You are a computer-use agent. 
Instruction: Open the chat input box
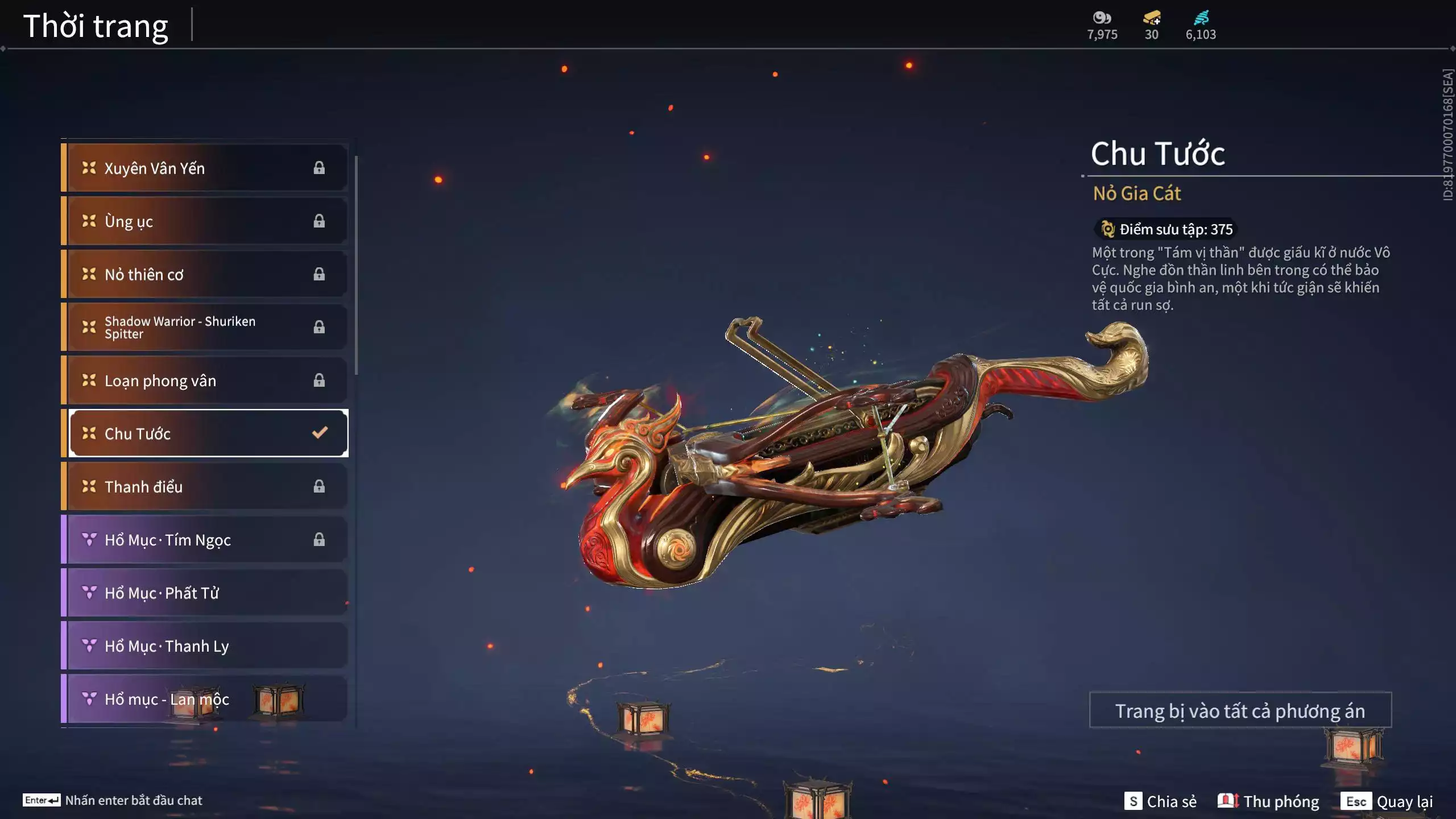click(133, 800)
